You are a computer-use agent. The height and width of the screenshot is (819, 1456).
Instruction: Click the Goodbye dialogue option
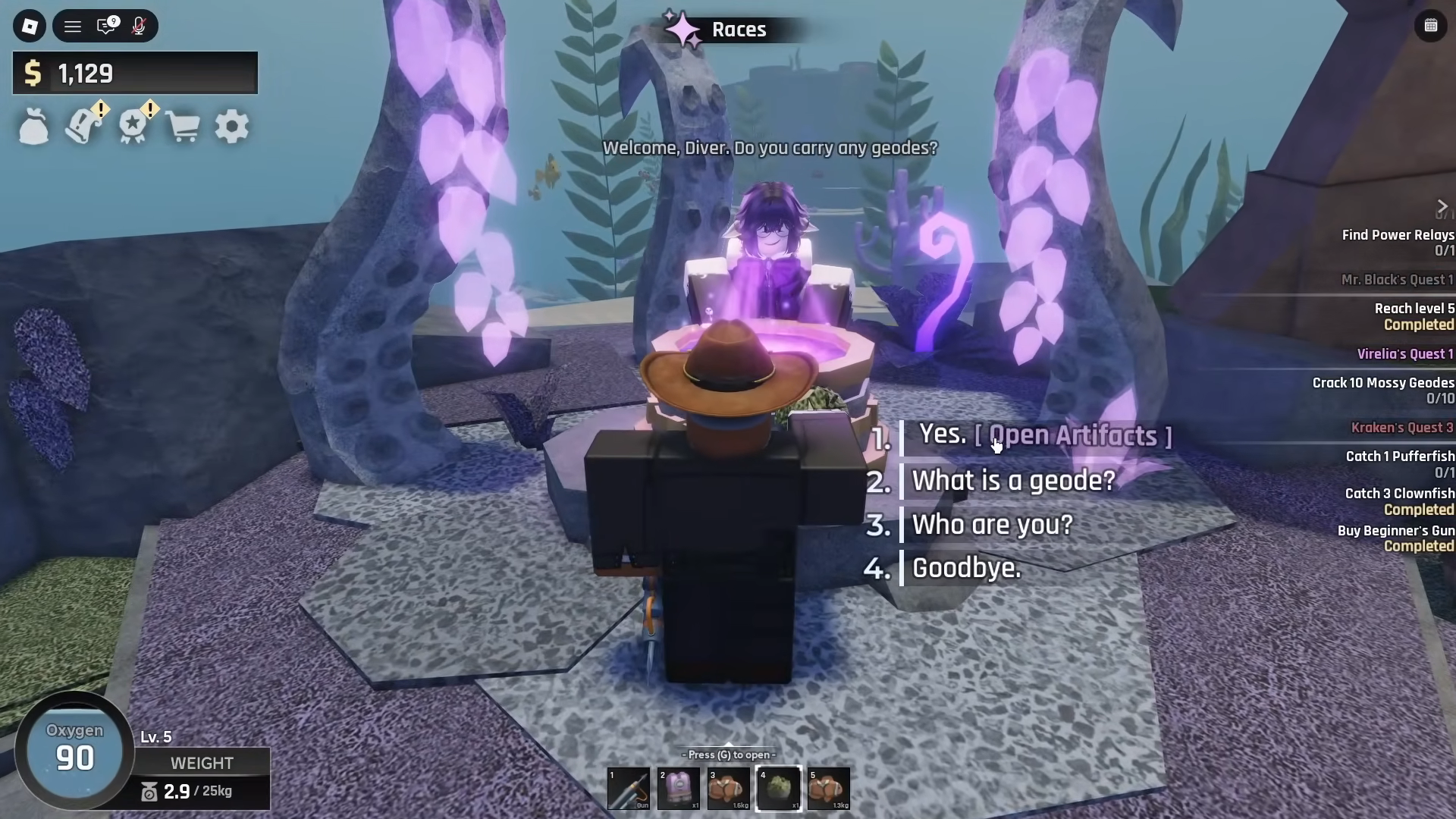point(965,568)
